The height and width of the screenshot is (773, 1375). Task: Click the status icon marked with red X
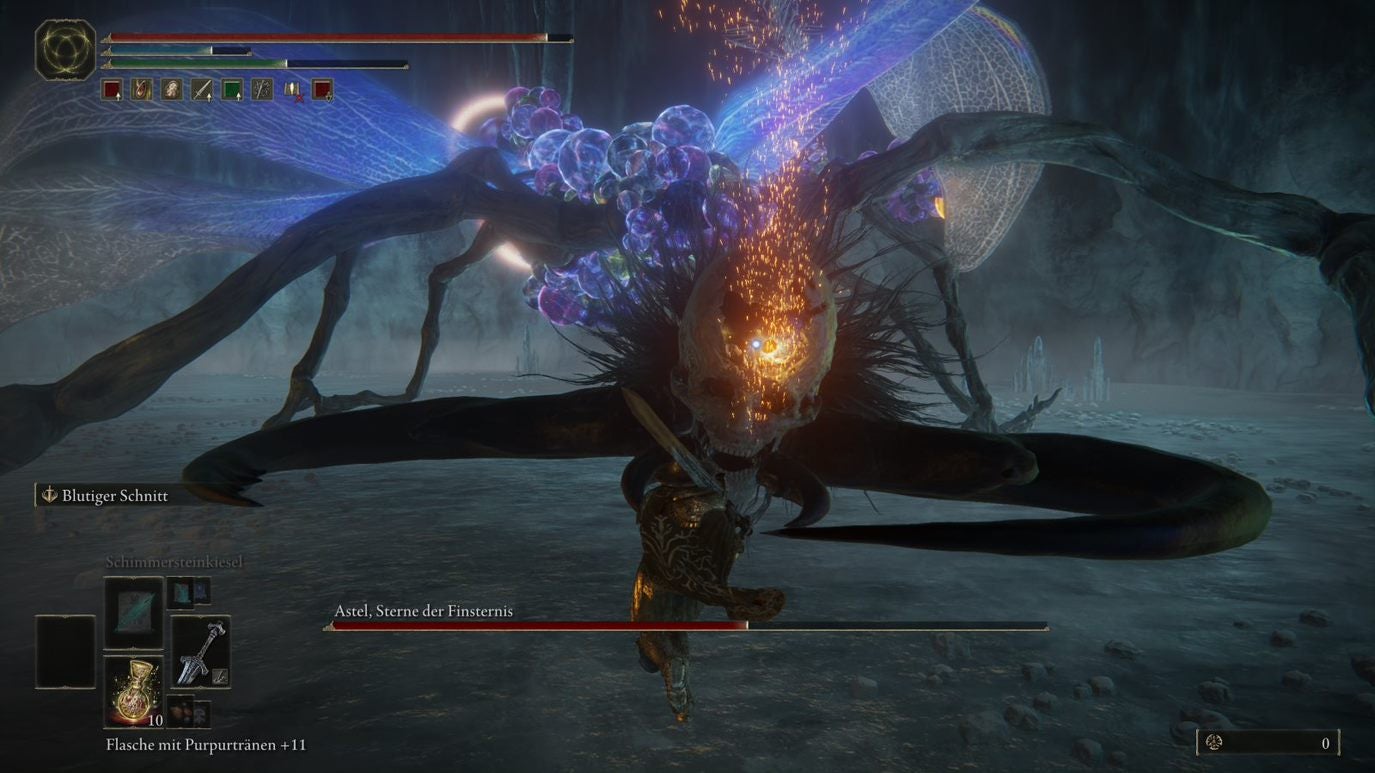[292, 90]
